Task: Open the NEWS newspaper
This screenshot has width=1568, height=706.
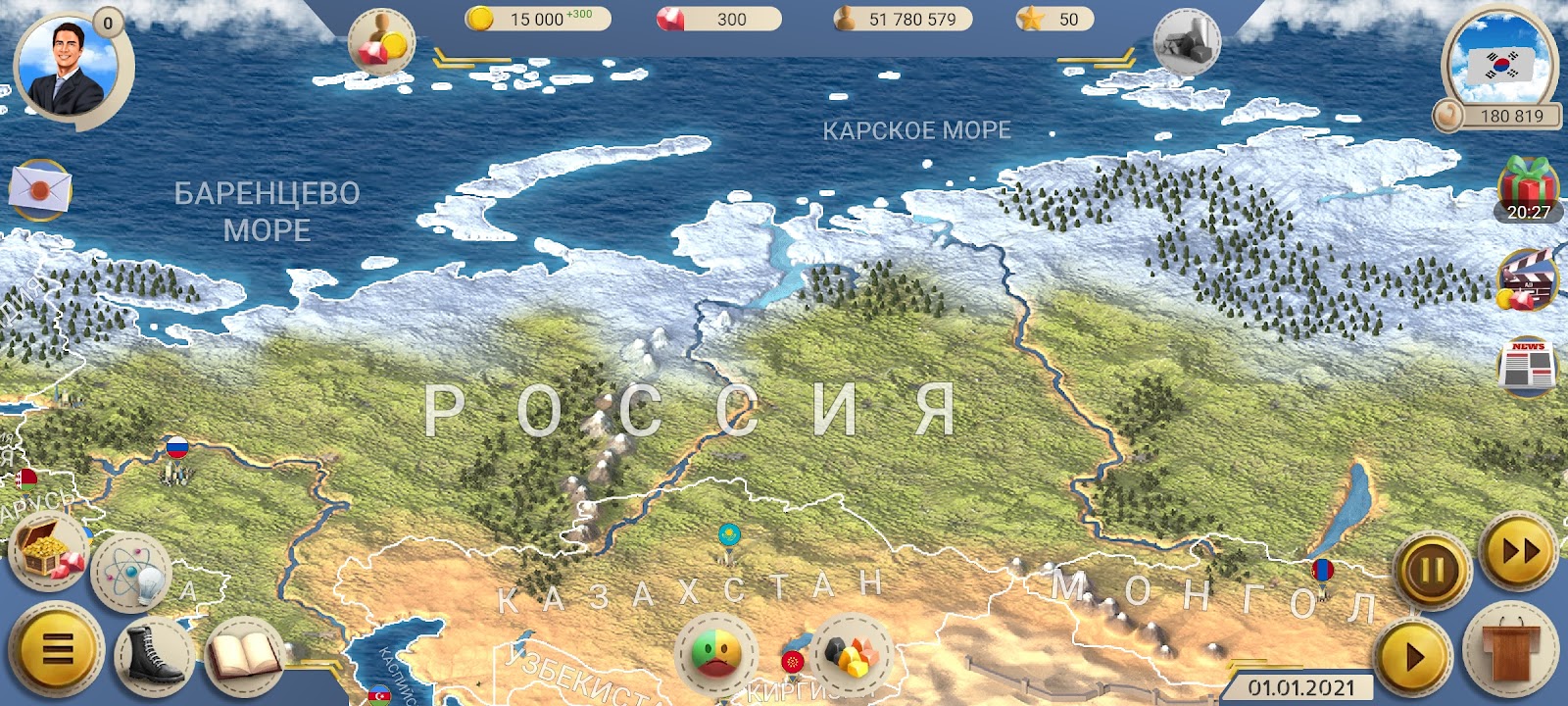Action: [x=1527, y=366]
